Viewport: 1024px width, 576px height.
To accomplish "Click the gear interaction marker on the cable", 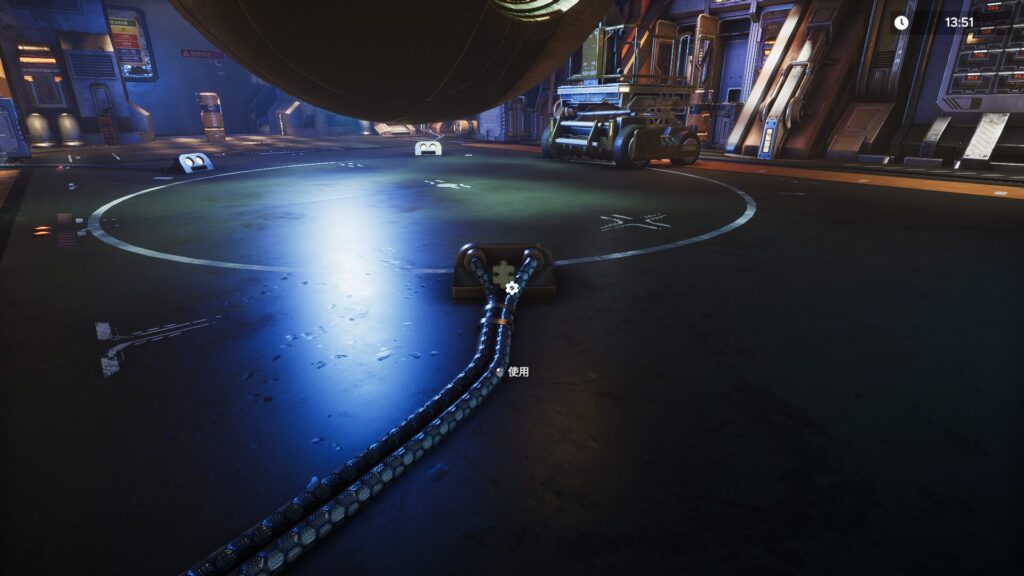I will click(x=512, y=288).
